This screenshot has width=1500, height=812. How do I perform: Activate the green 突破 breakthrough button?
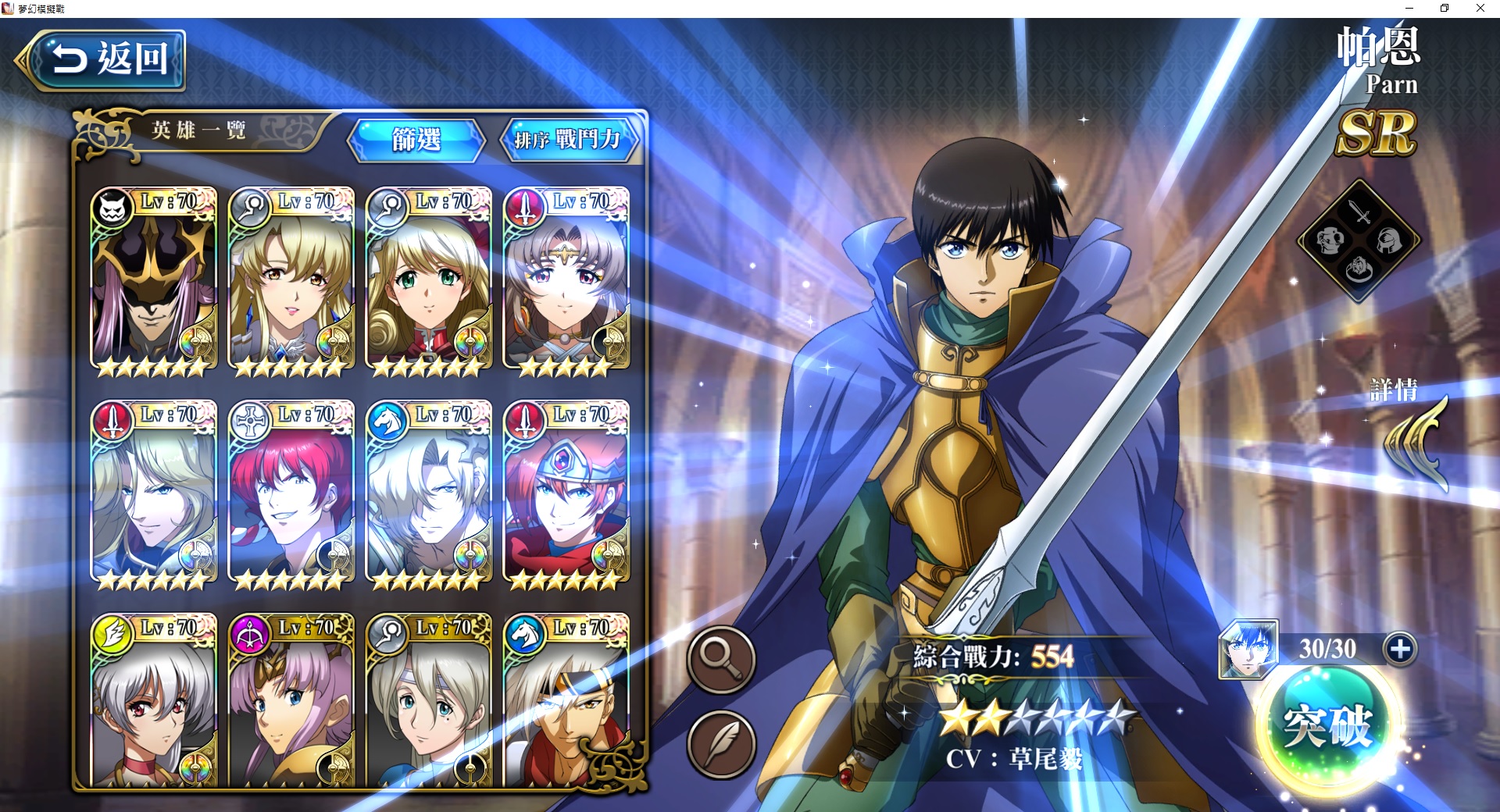tap(1327, 726)
